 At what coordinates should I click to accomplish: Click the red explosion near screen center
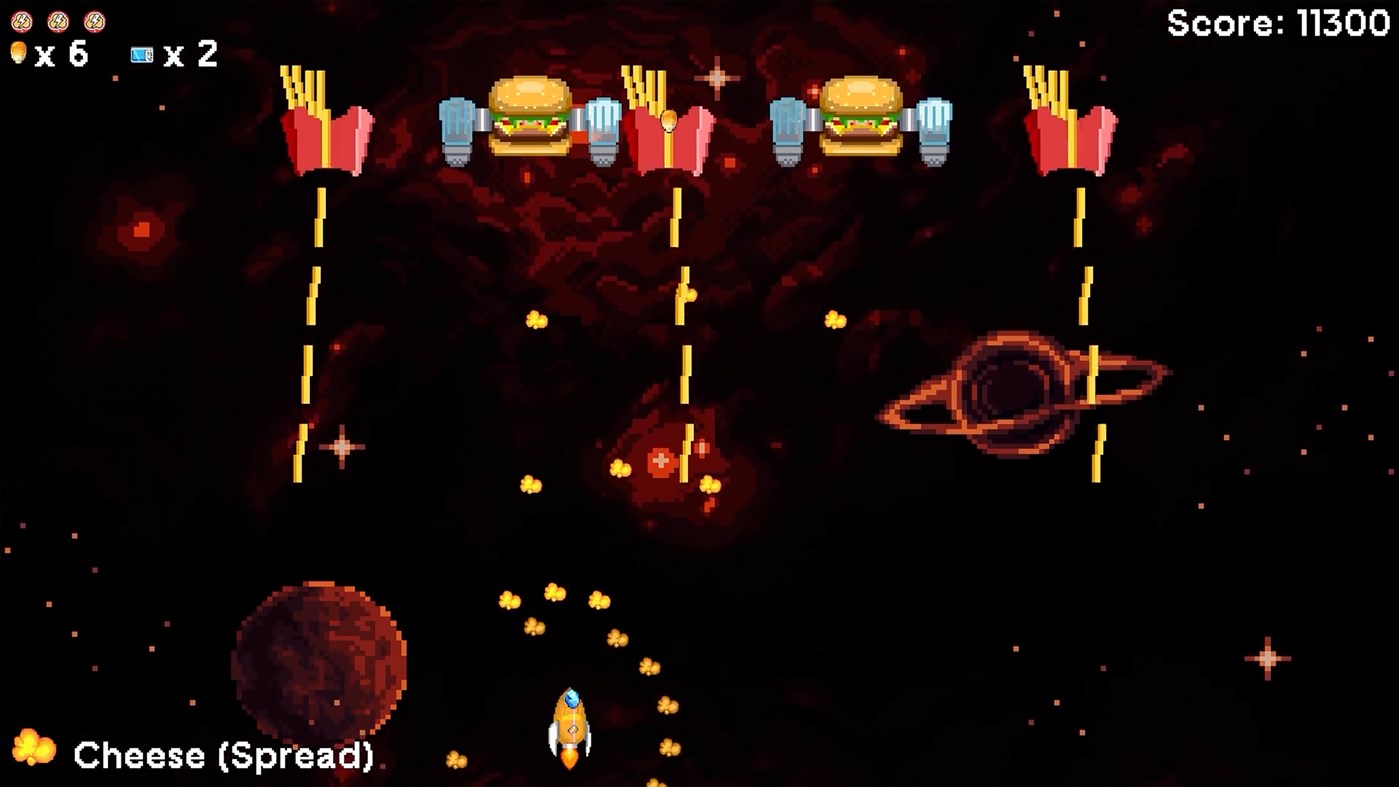[x=660, y=460]
